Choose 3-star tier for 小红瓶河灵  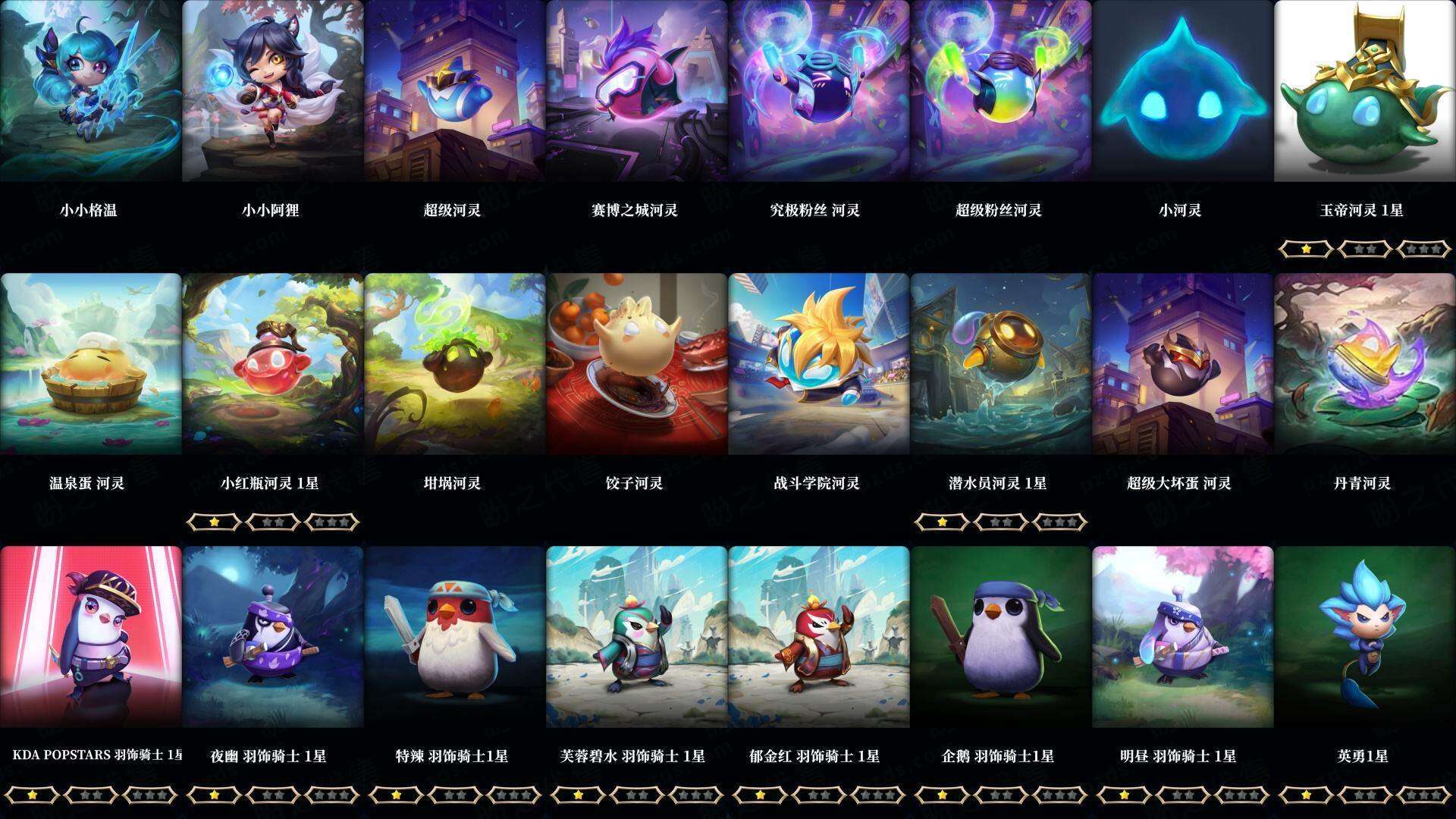click(331, 522)
